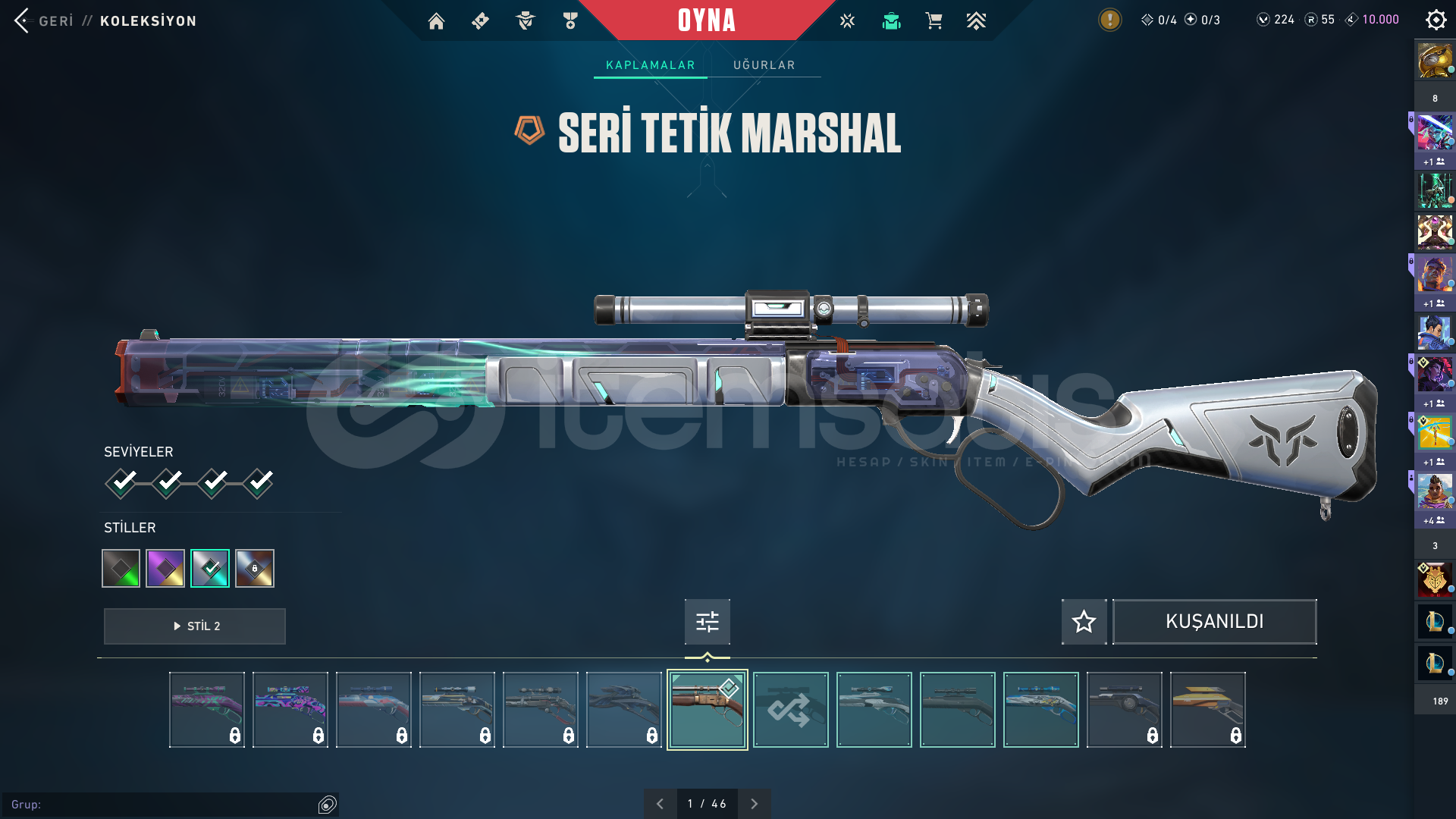Select the KAPLAMALAR tab

pos(650,65)
